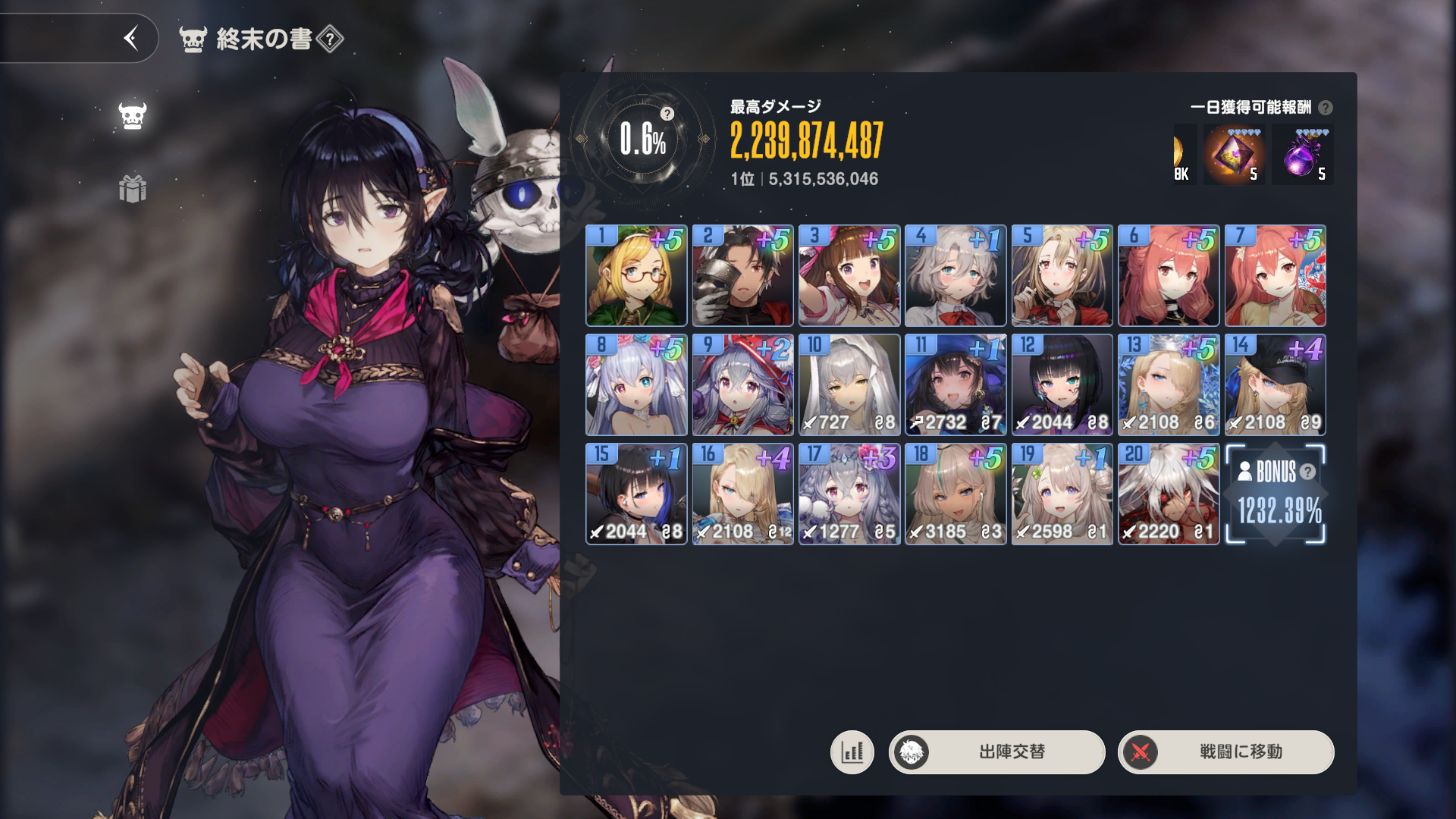Open help for 終末の書 title
The width and height of the screenshot is (1456, 819).
coord(330,39)
